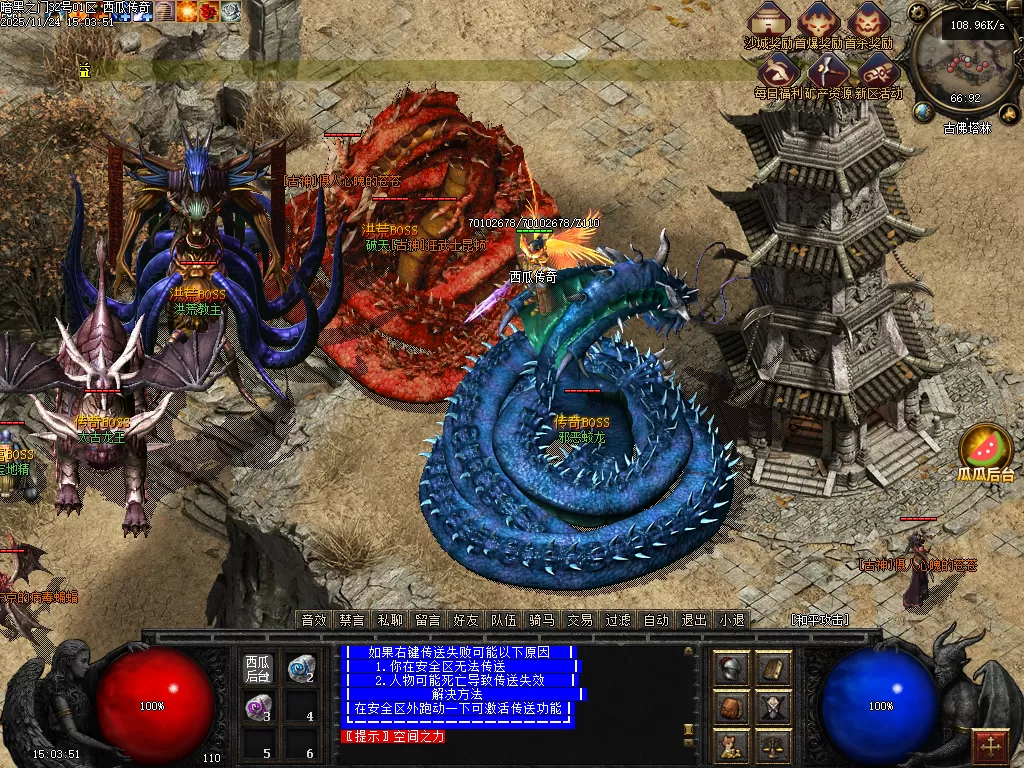Click the red cross button beside mana orb
Screen dimensions: 1024x768
point(990,745)
